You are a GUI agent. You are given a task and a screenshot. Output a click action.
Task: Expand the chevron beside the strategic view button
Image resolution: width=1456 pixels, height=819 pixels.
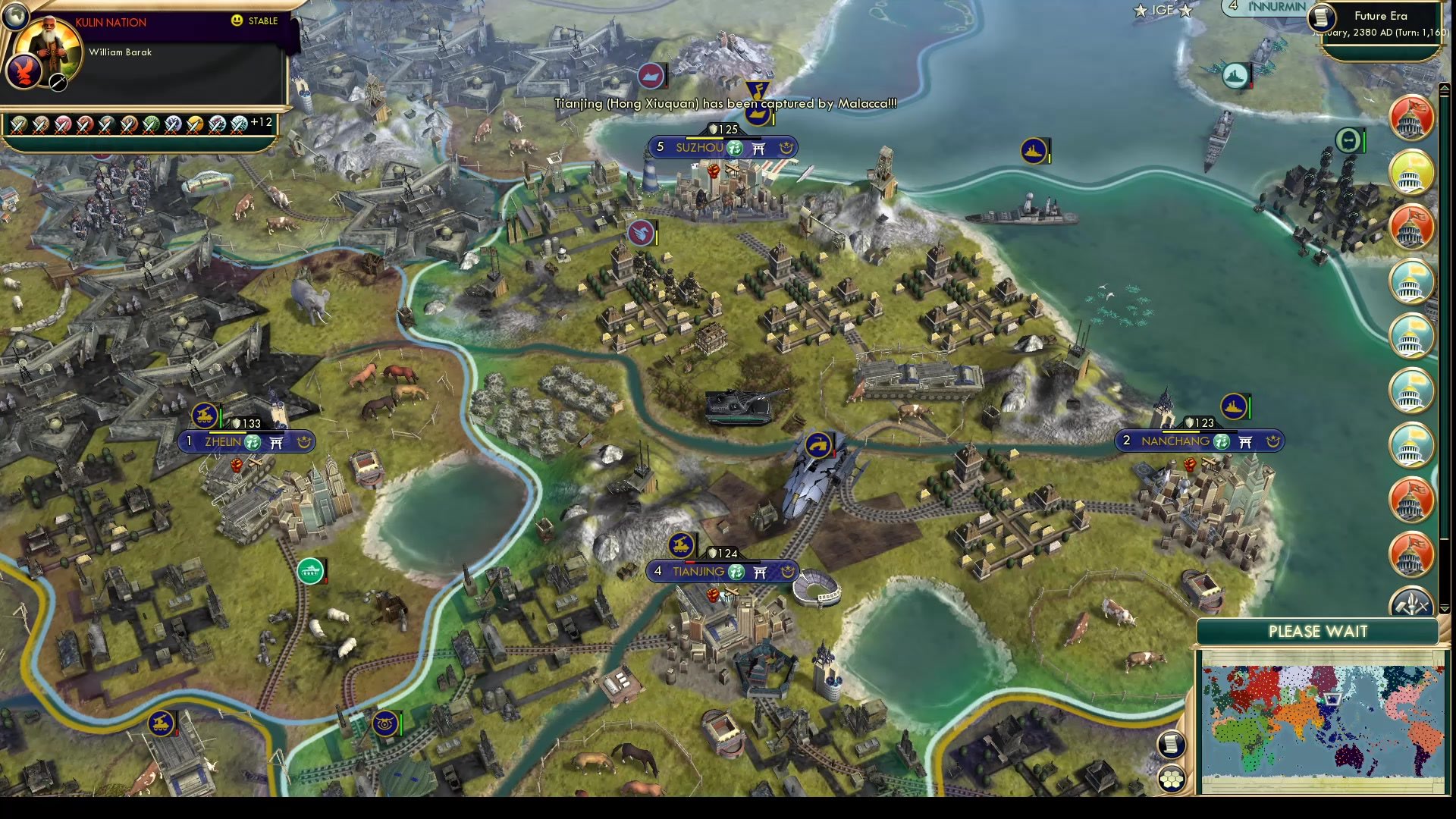point(1445,609)
